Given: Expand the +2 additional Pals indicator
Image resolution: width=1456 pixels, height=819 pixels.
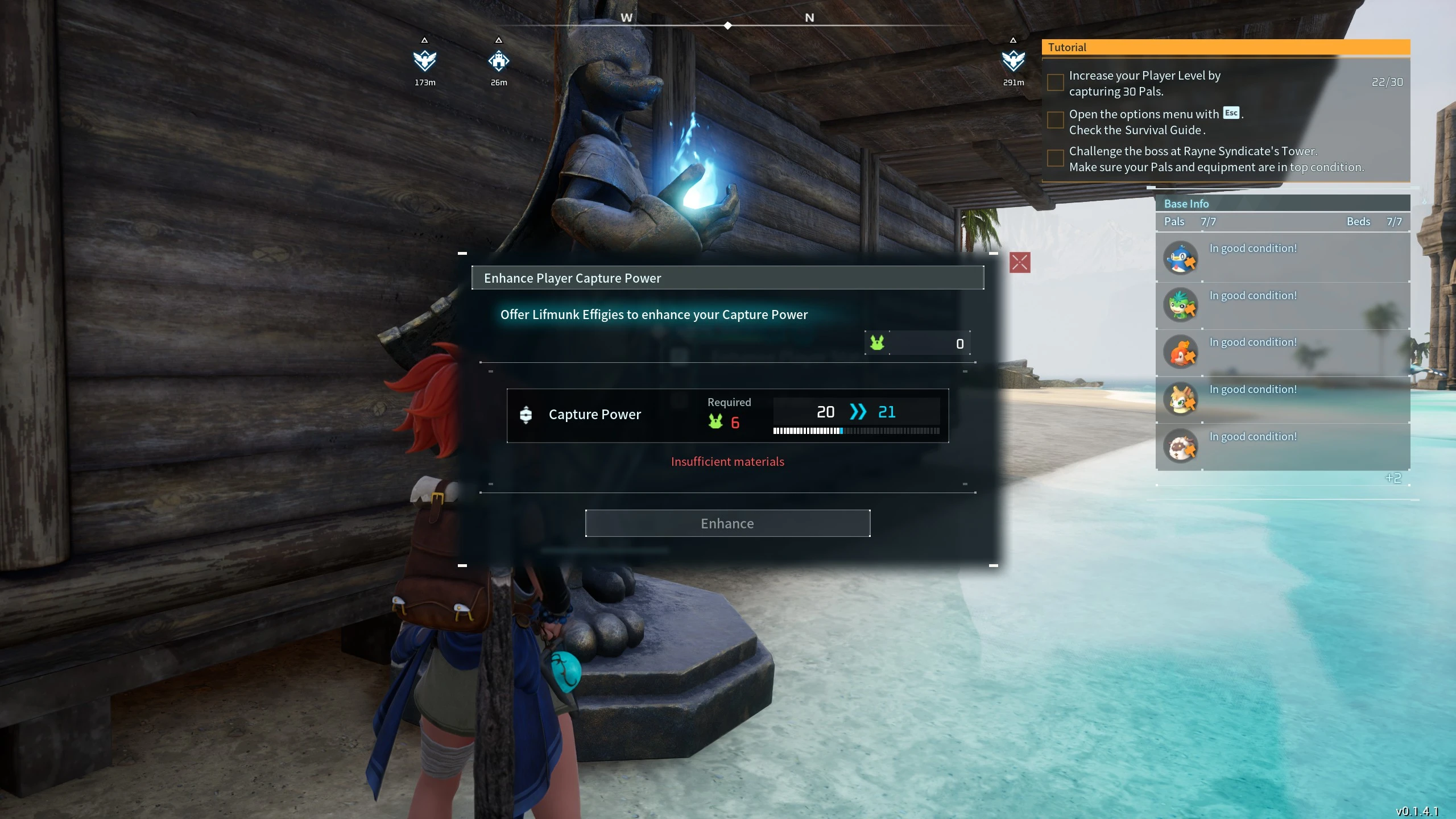Looking at the screenshot, I should tap(1393, 478).
